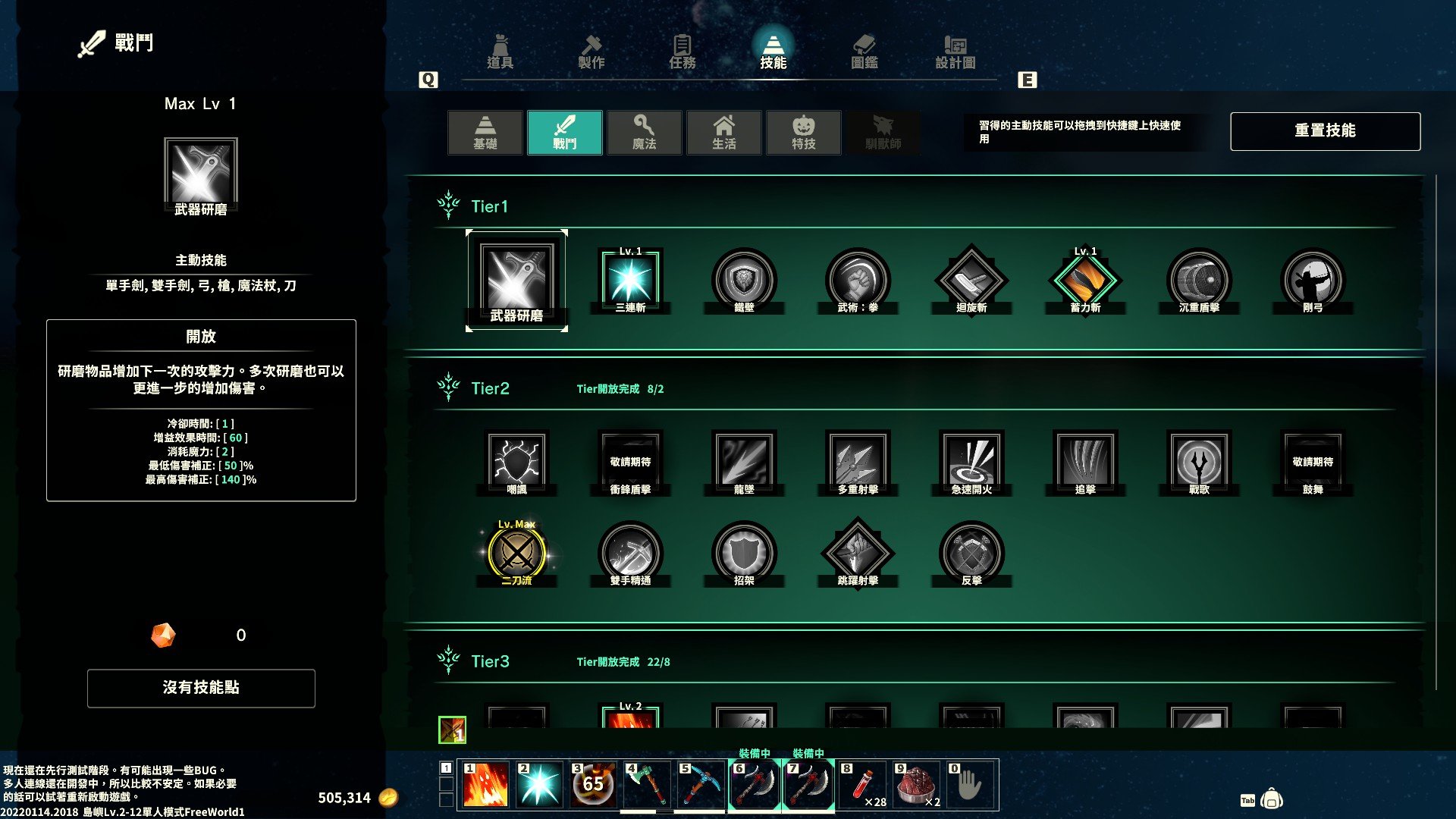
Task: Open the 道具 items tab
Action: tap(500, 52)
